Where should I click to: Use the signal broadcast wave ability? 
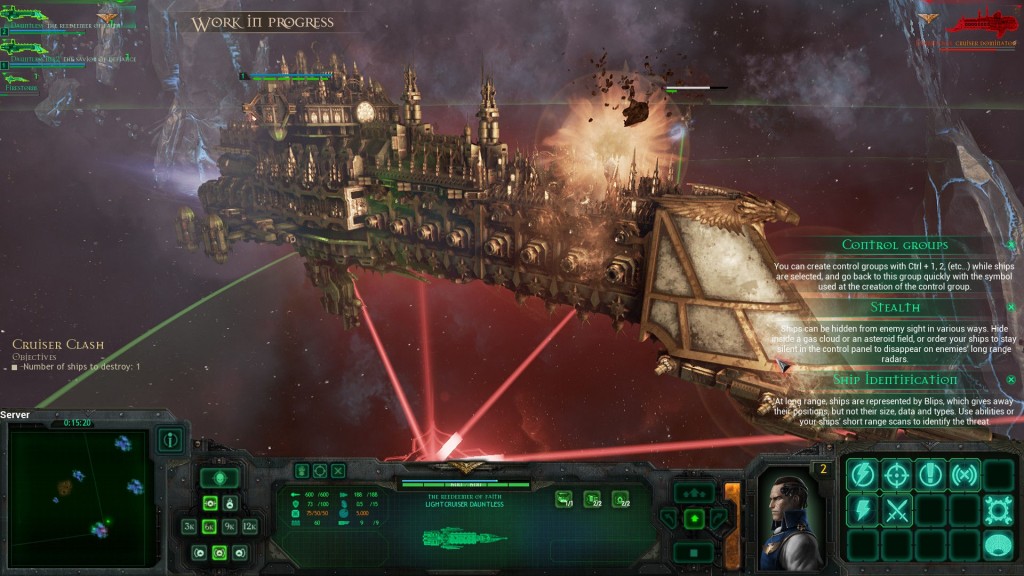(x=964, y=475)
